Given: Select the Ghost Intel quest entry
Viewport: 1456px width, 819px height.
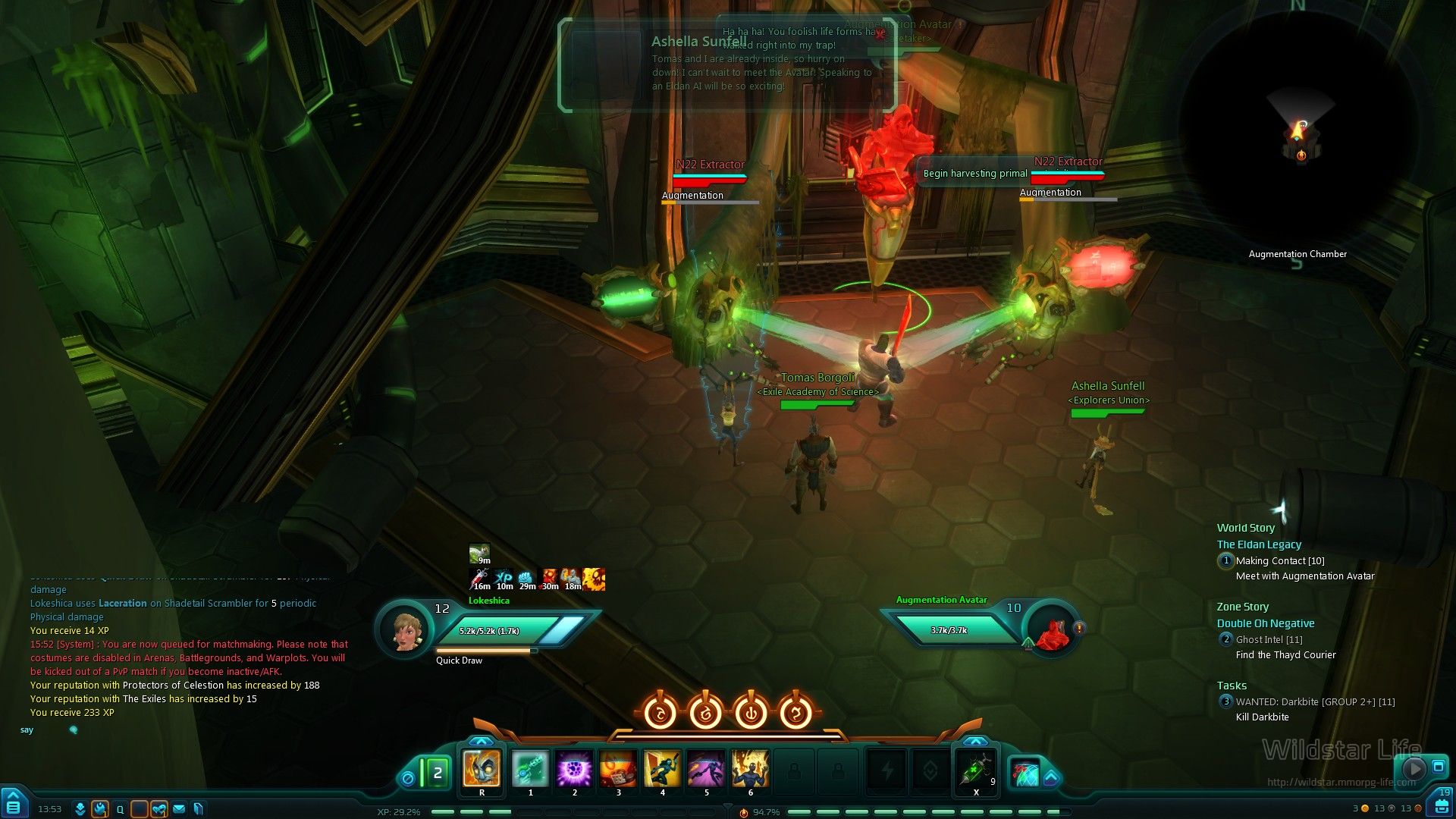Looking at the screenshot, I should pyautogui.click(x=1268, y=640).
